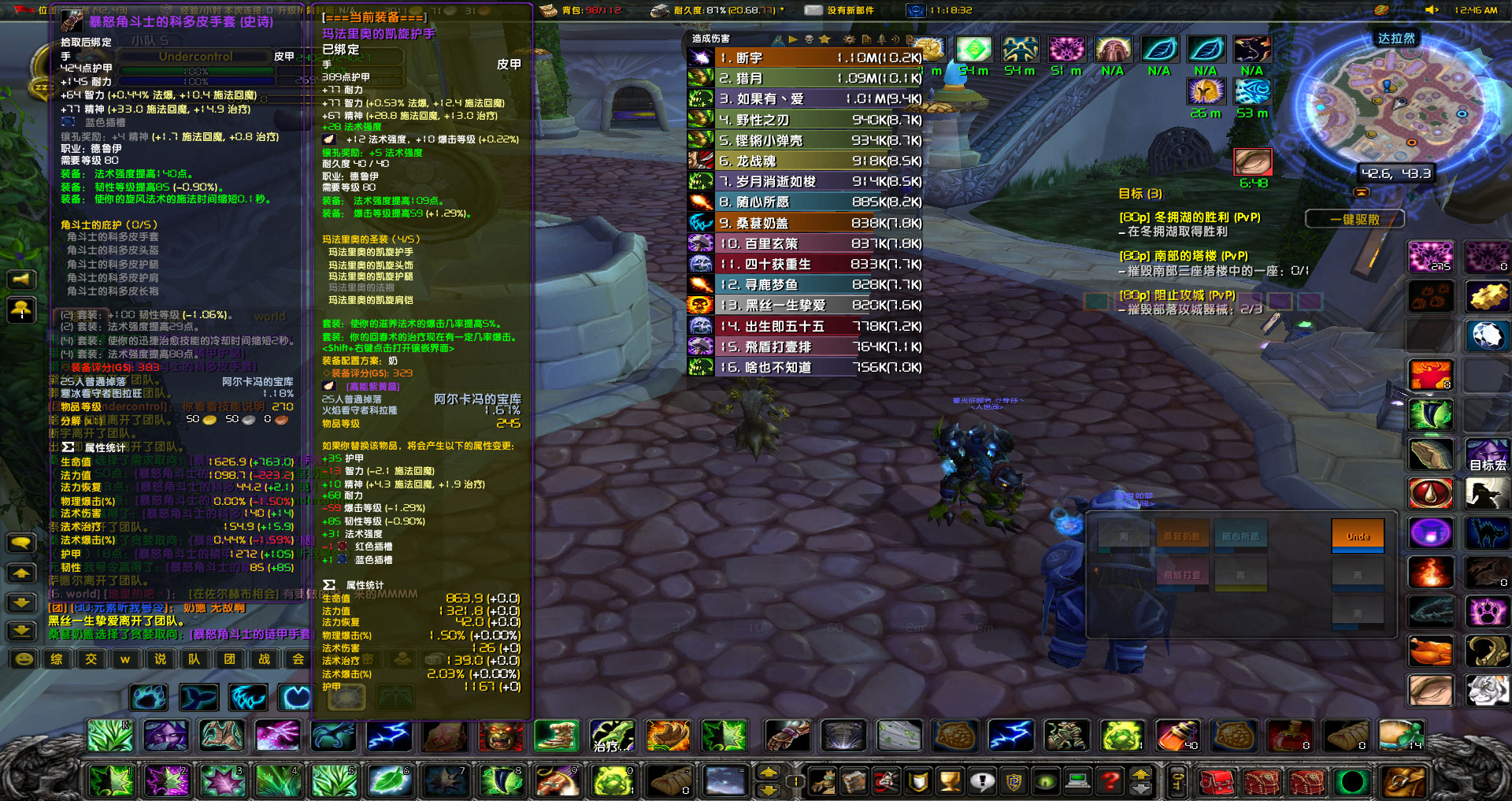The image size is (1512, 801).
Task: Click the 没有新邮件 mail icon on the top bar
Action: click(x=813, y=10)
